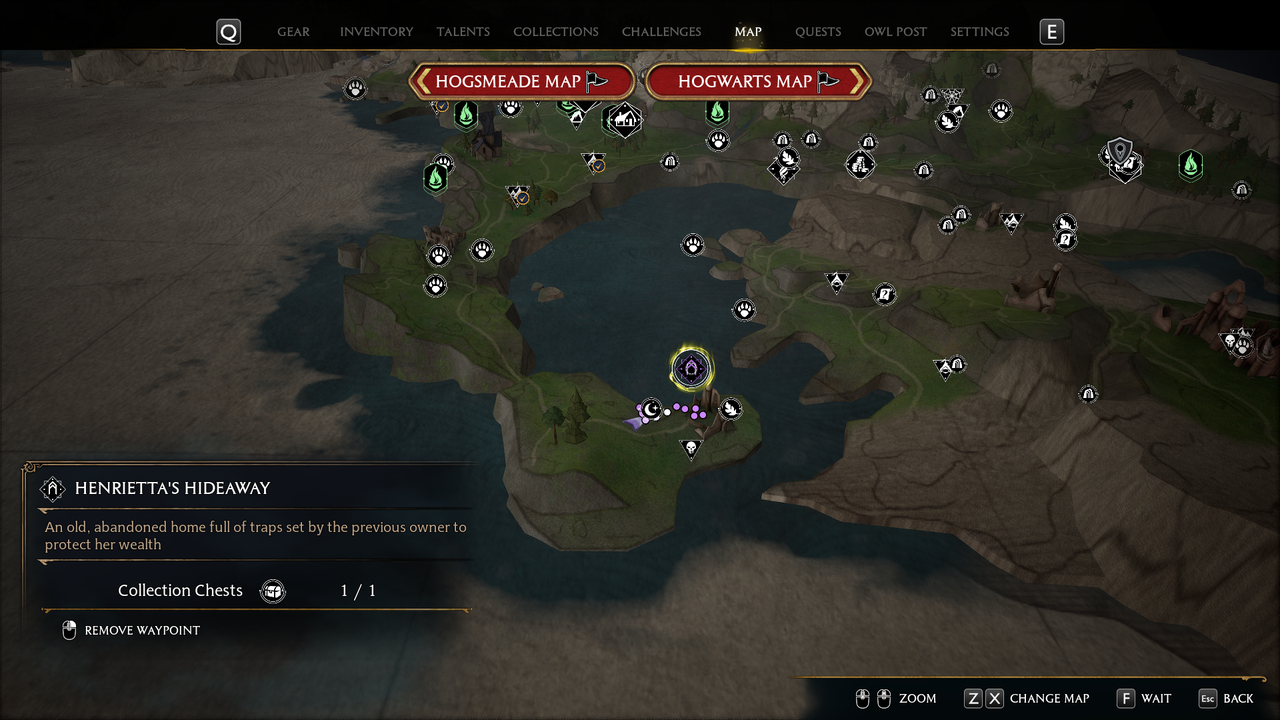Screen dimensions: 1280x720
Task: Select the skull marker below the hideaway
Action: [690, 448]
